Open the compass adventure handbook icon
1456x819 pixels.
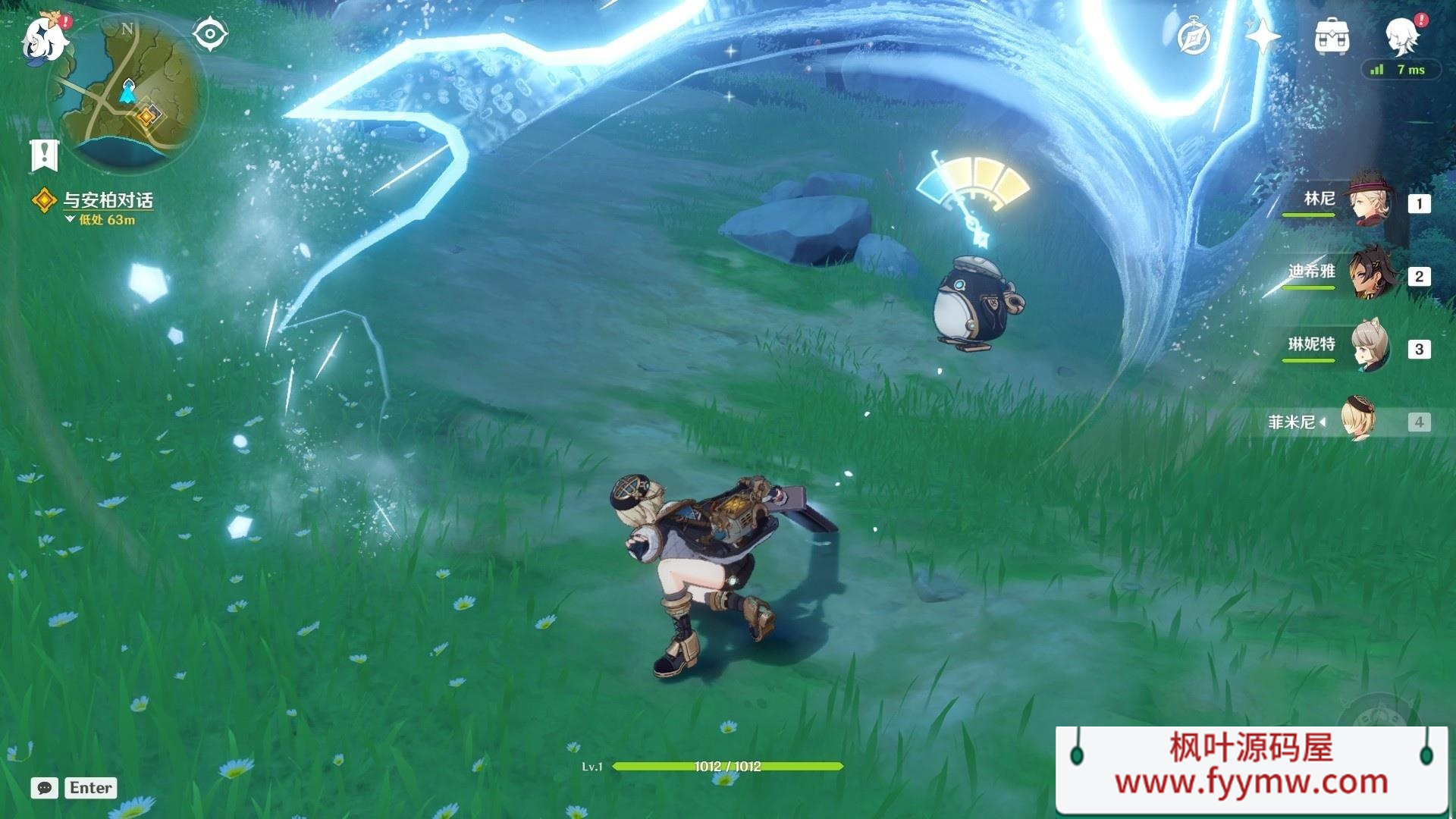pos(1194,36)
